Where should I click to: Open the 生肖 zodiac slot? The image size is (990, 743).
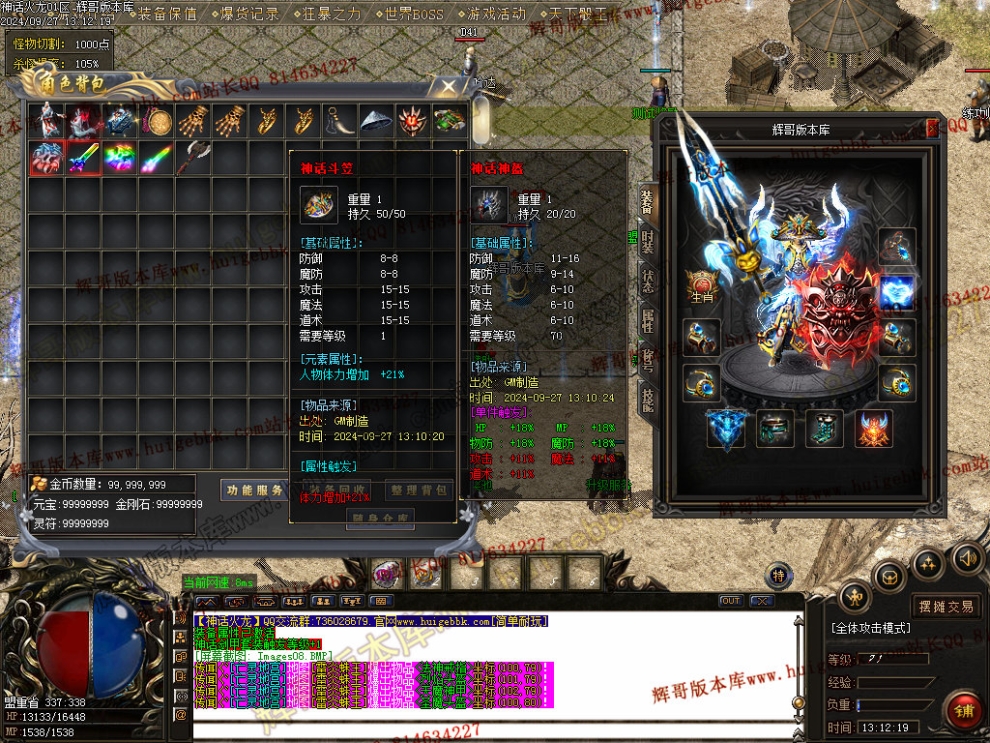701,285
